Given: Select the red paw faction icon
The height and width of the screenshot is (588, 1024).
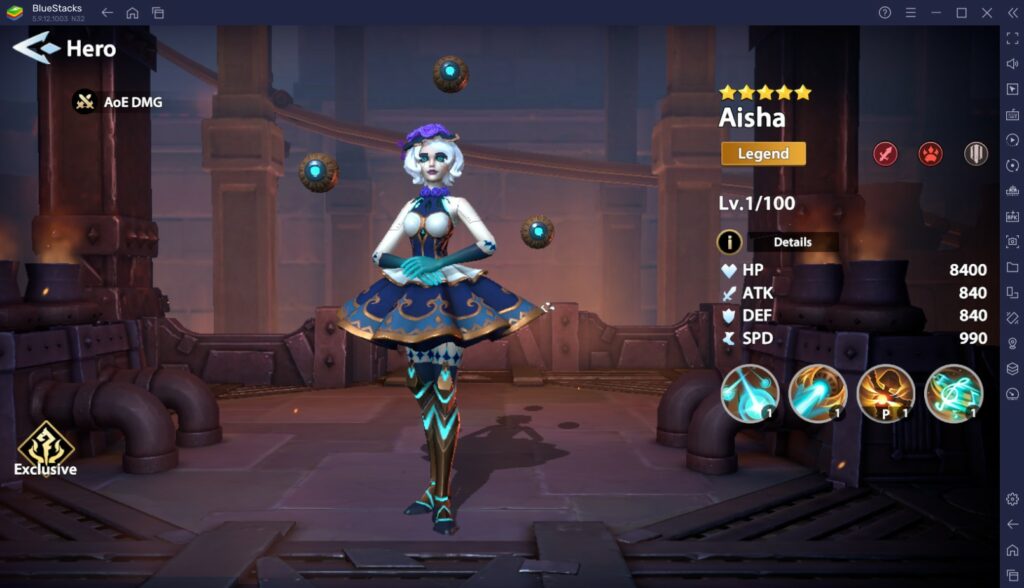Looking at the screenshot, I should [930, 154].
